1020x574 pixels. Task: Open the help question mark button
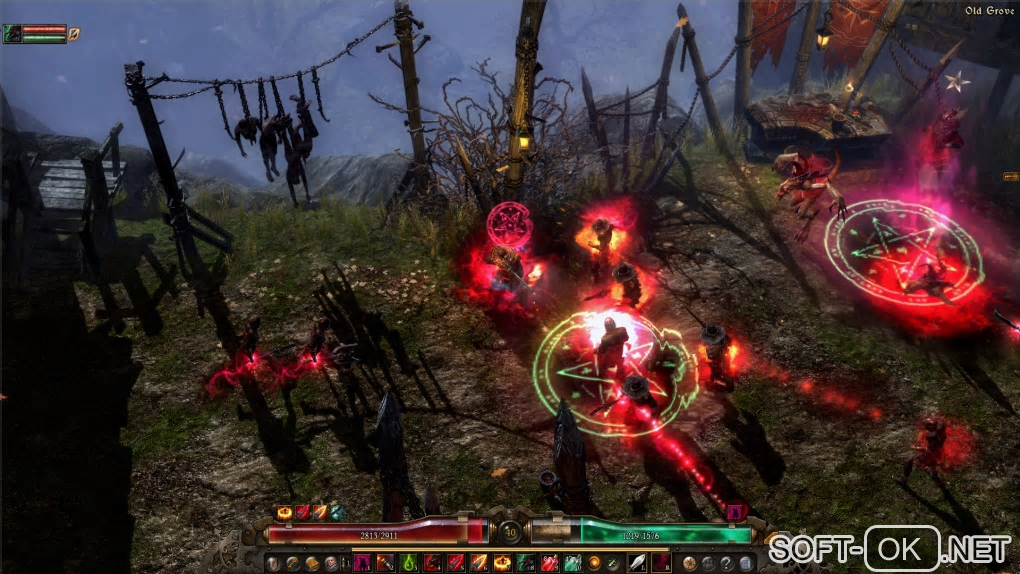(x=727, y=562)
